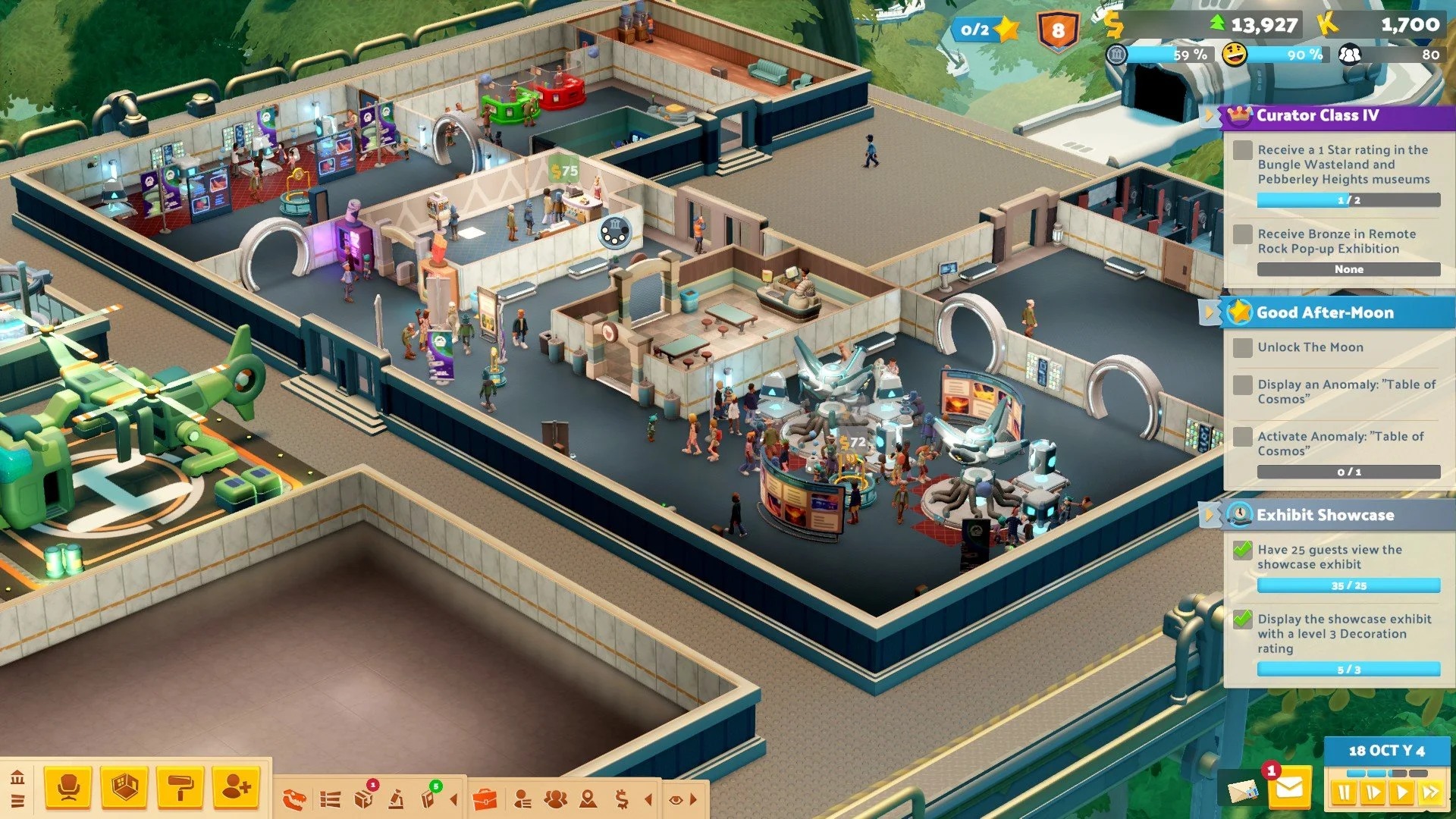The height and width of the screenshot is (819, 1456).
Task: Open the microscope analysis icon
Action: [x=397, y=799]
